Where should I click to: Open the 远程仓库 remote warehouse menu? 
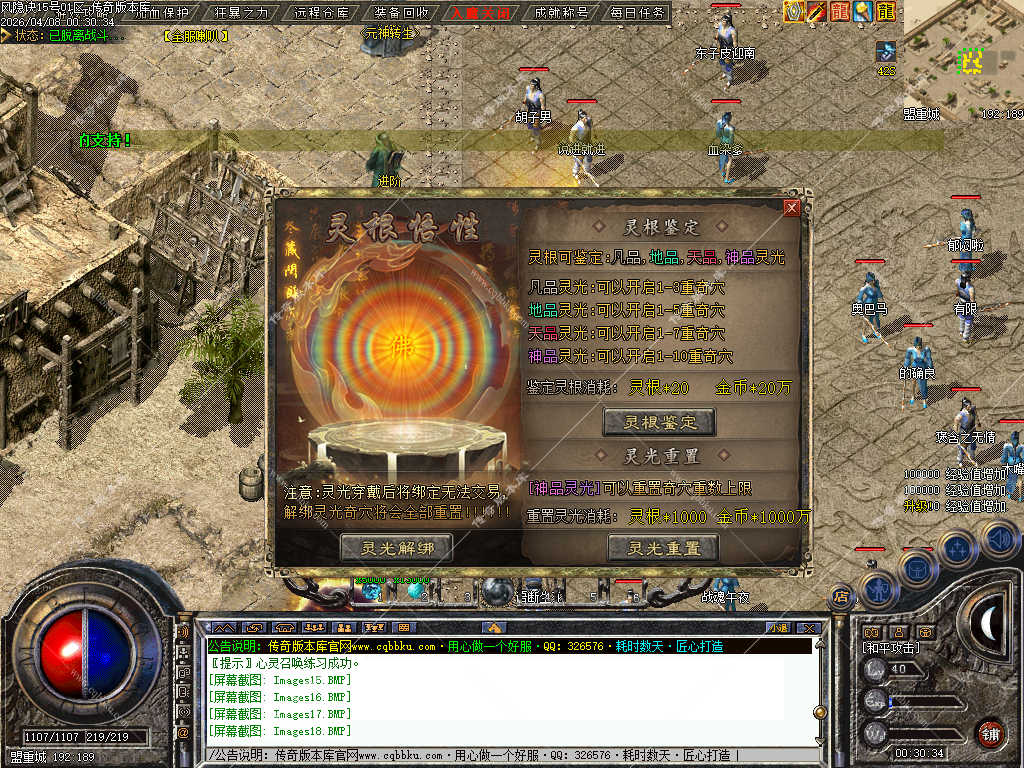[x=322, y=13]
